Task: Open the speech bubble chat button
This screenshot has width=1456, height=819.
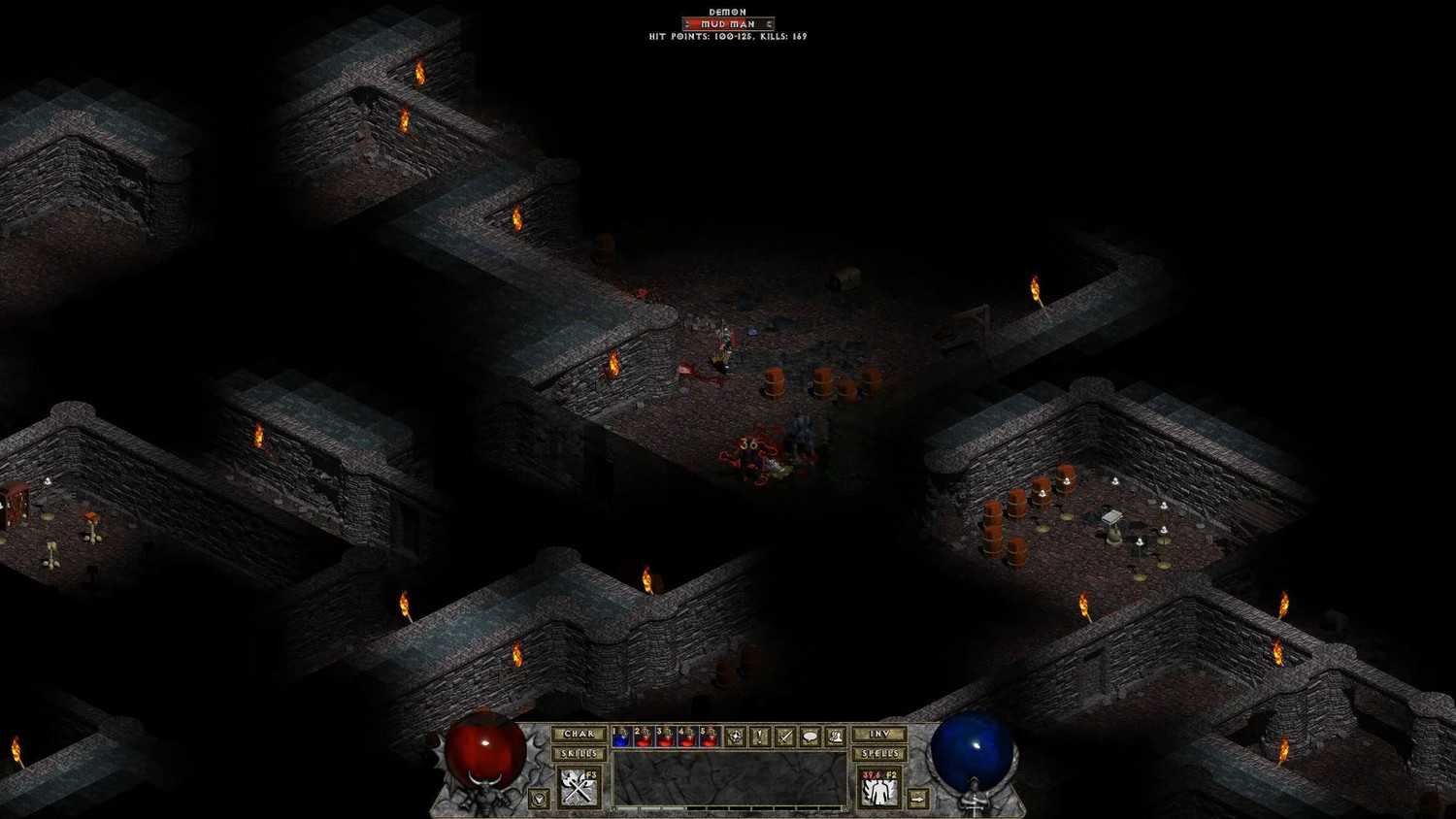Action: pyautogui.click(x=810, y=737)
